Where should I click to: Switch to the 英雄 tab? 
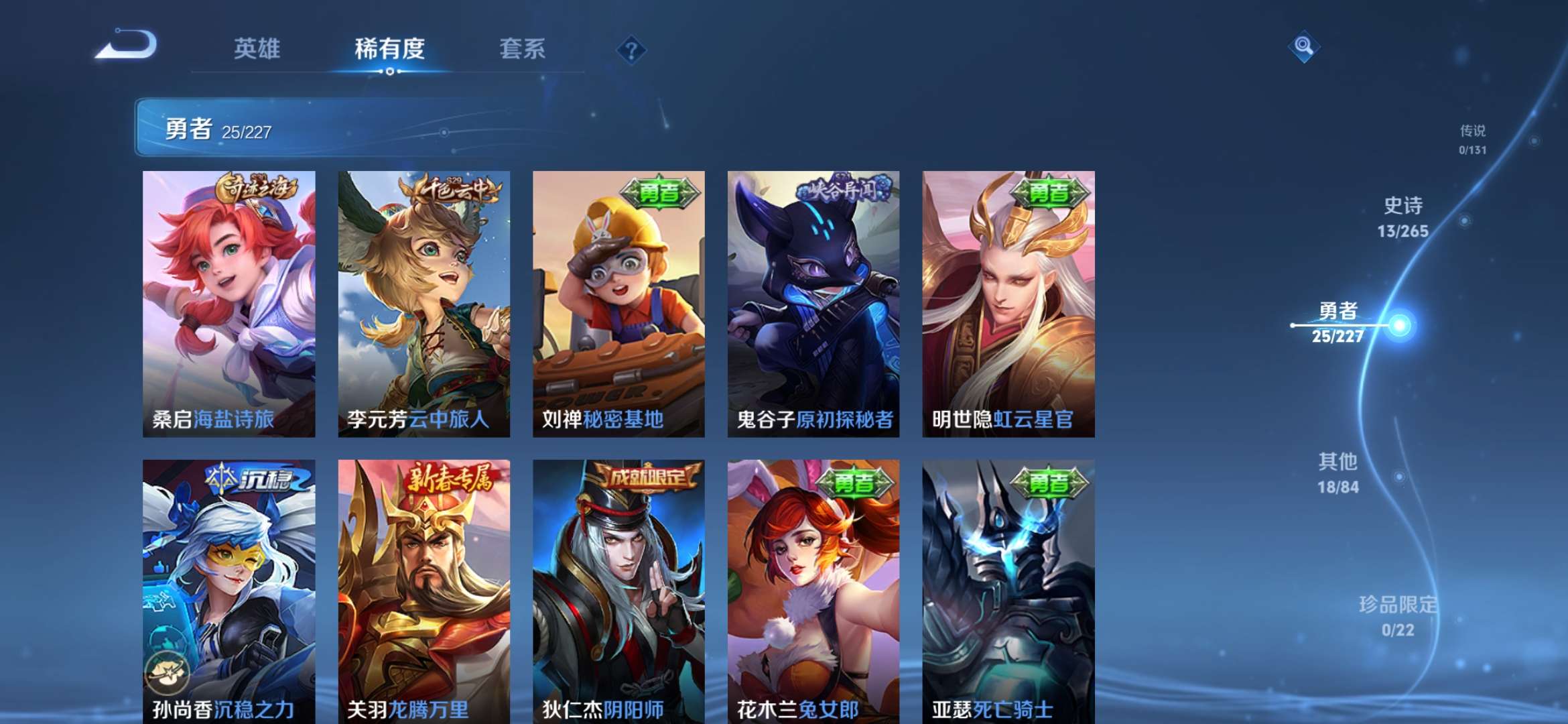point(255,50)
